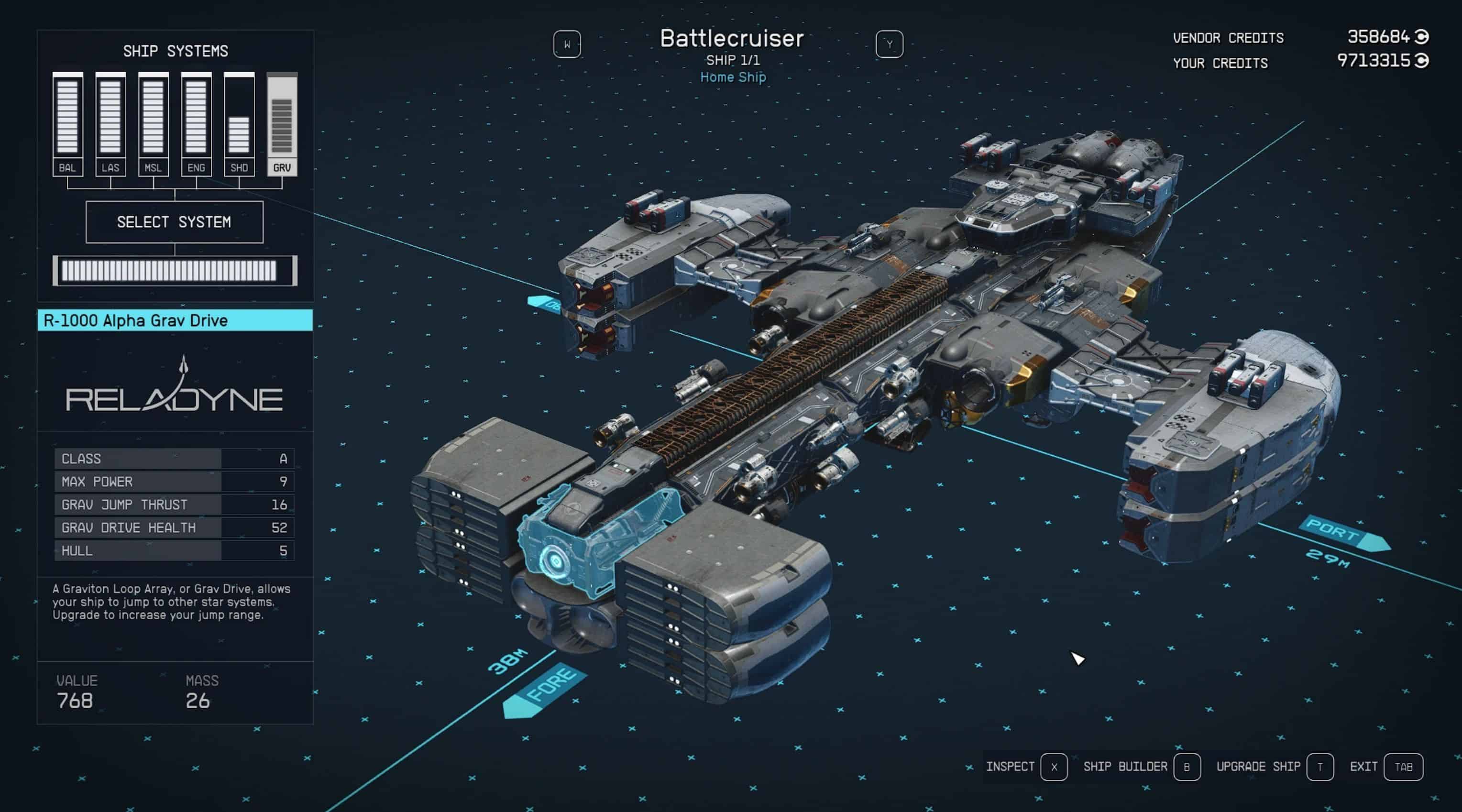This screenshot has width=1462, height=812.
Task: Click the Select System box
Action: (x=174, y=222)
